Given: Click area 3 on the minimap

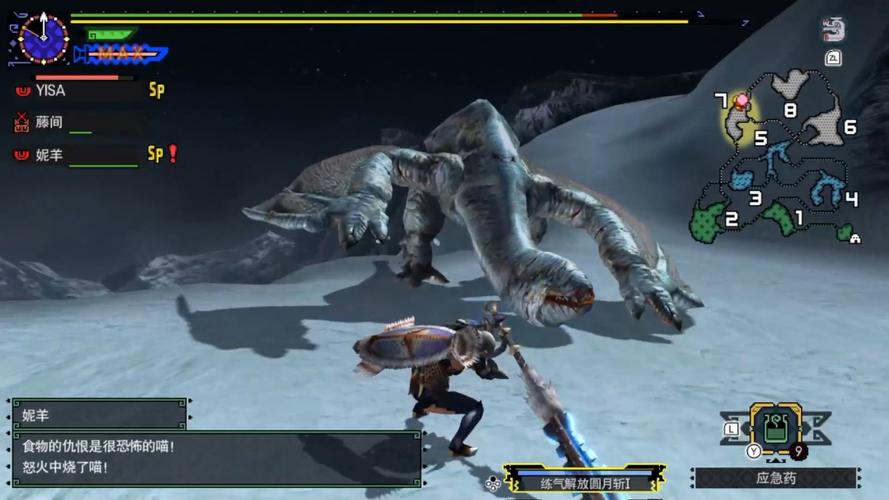Looking at the screenshot, I should coord(756,198).
